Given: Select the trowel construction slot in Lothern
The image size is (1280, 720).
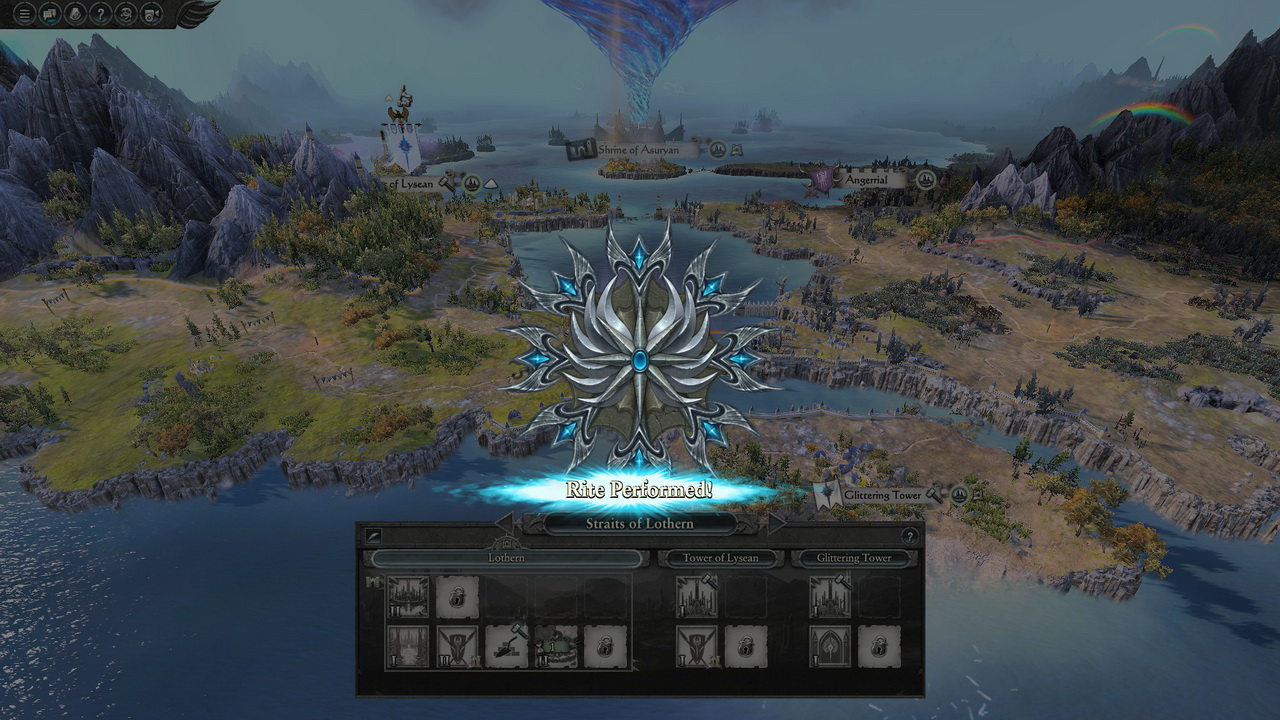Looking at the screenshot, I should 507,647.
